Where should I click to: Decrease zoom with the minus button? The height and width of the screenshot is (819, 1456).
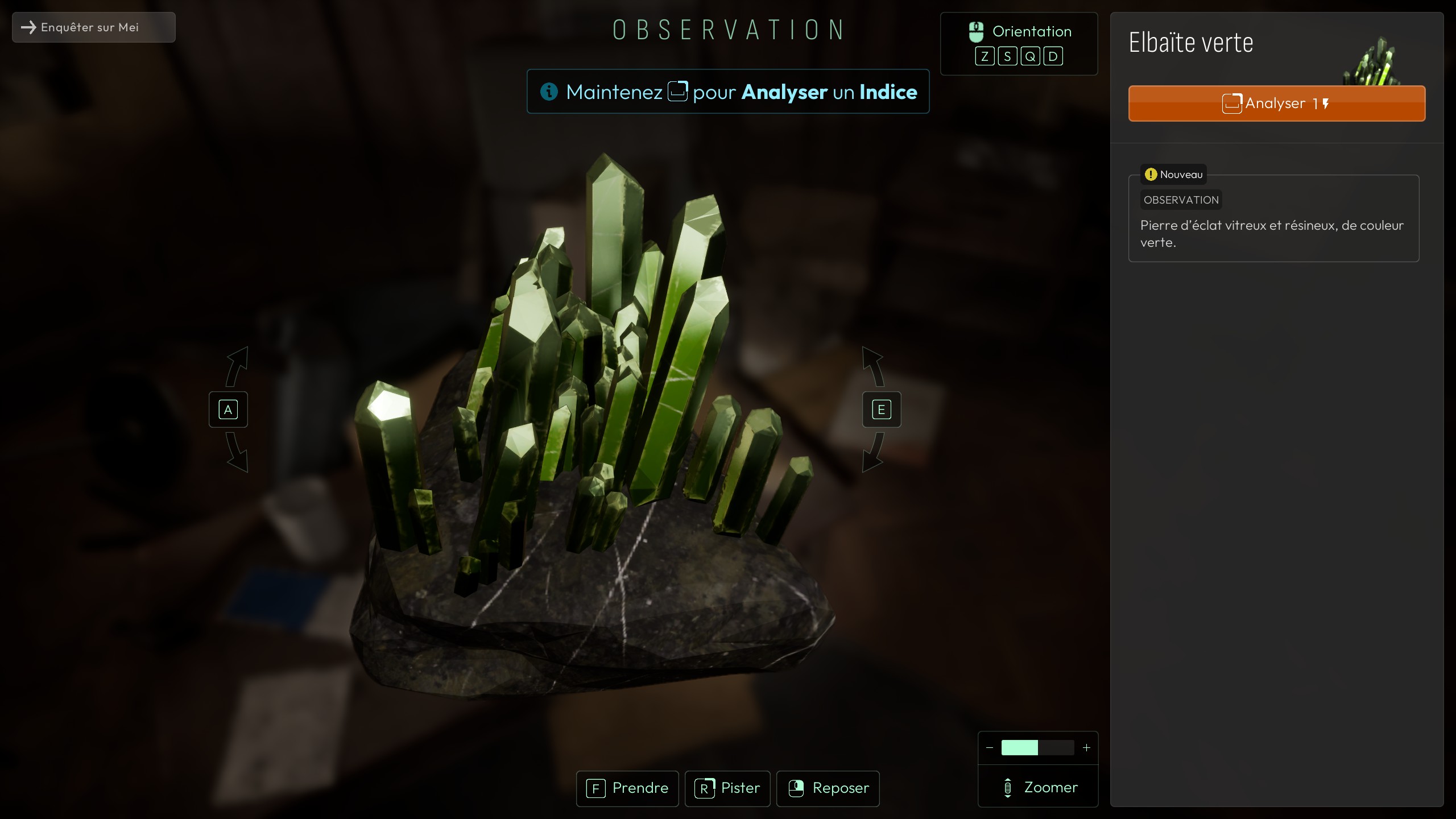click(990, 748)
